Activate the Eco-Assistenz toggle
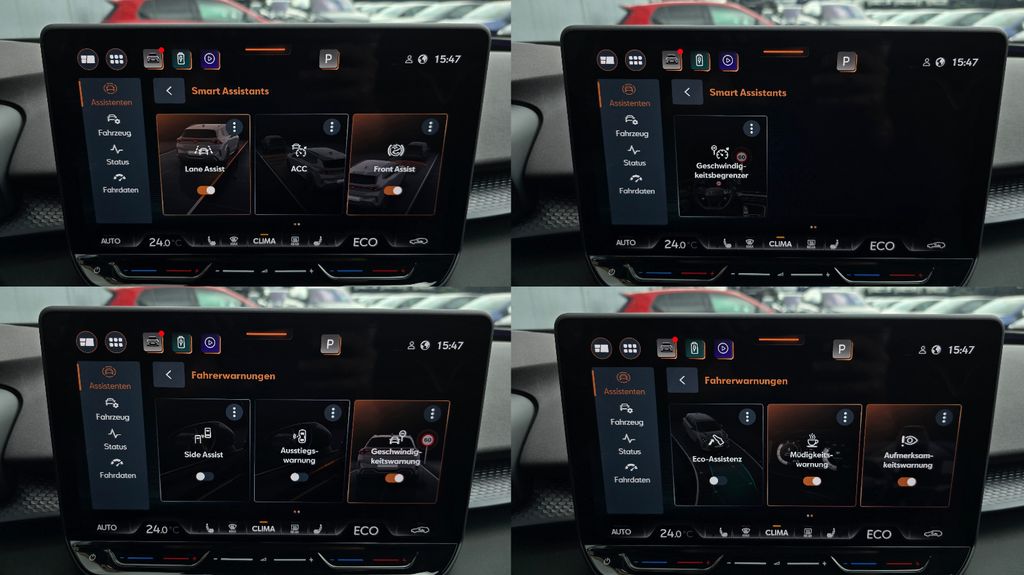Viewport: 1024px width, 575px height. point(717,480)
